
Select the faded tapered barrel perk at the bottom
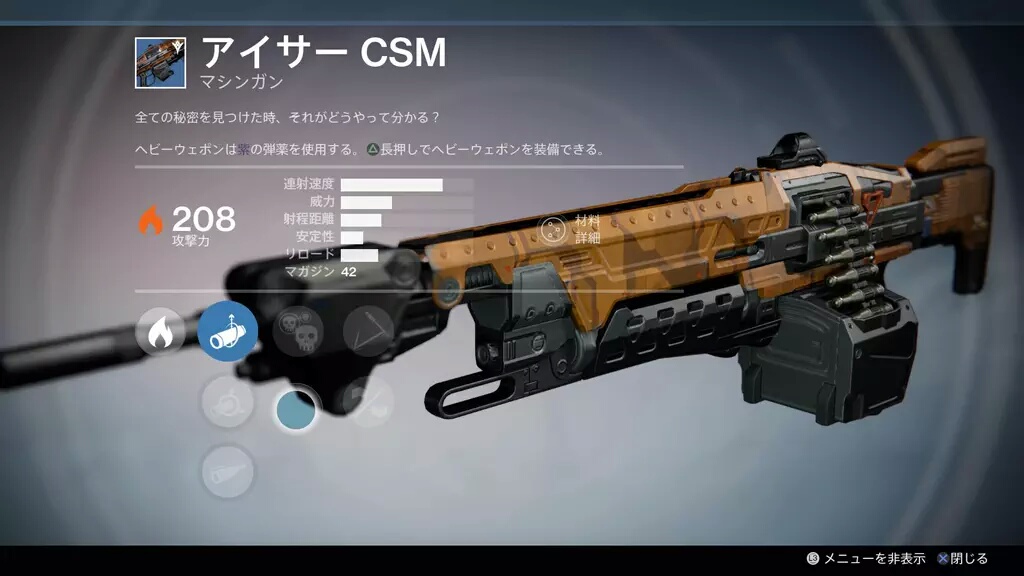(x=228, y=472)
